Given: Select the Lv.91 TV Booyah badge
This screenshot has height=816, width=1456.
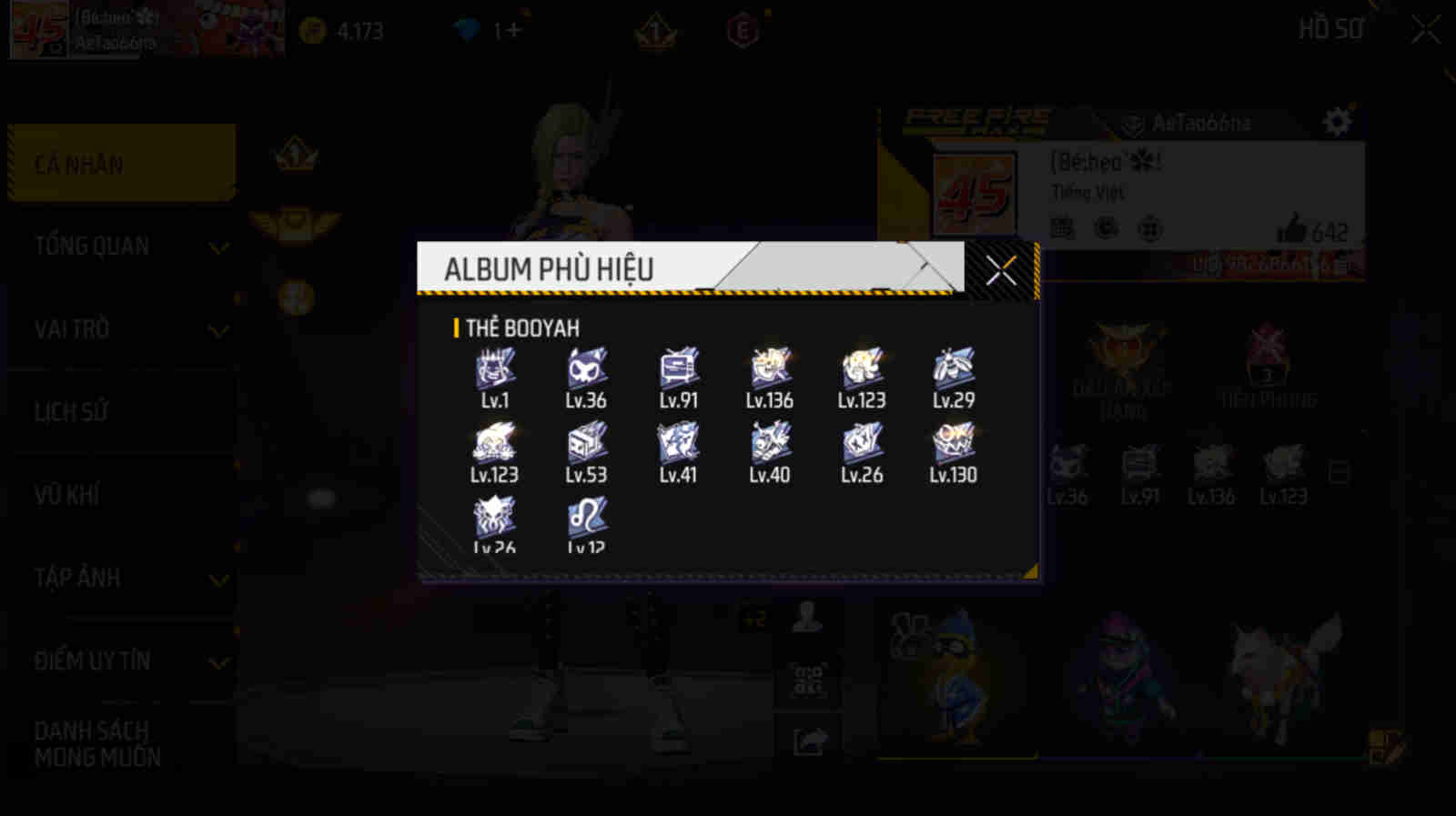Looking at the screenshot, I should (677, 368).
